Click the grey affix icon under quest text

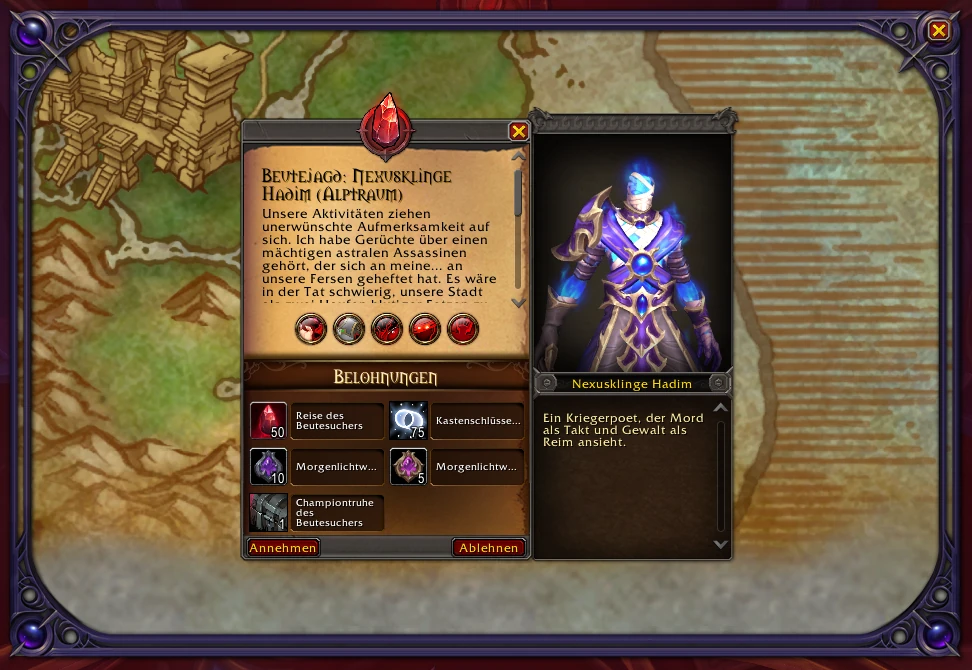click(349, 328)
